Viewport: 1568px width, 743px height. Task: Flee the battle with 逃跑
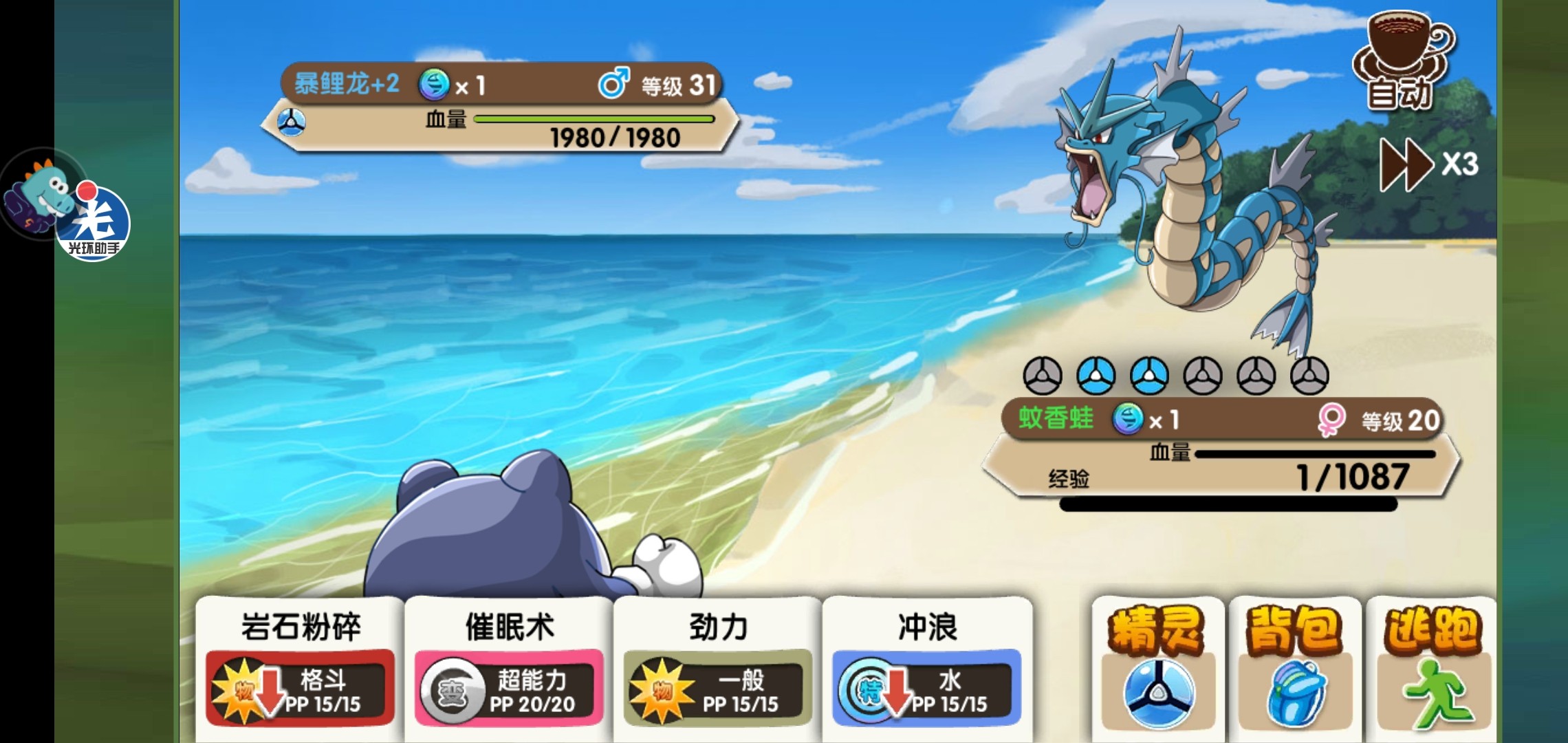[x=1430, y=667]
